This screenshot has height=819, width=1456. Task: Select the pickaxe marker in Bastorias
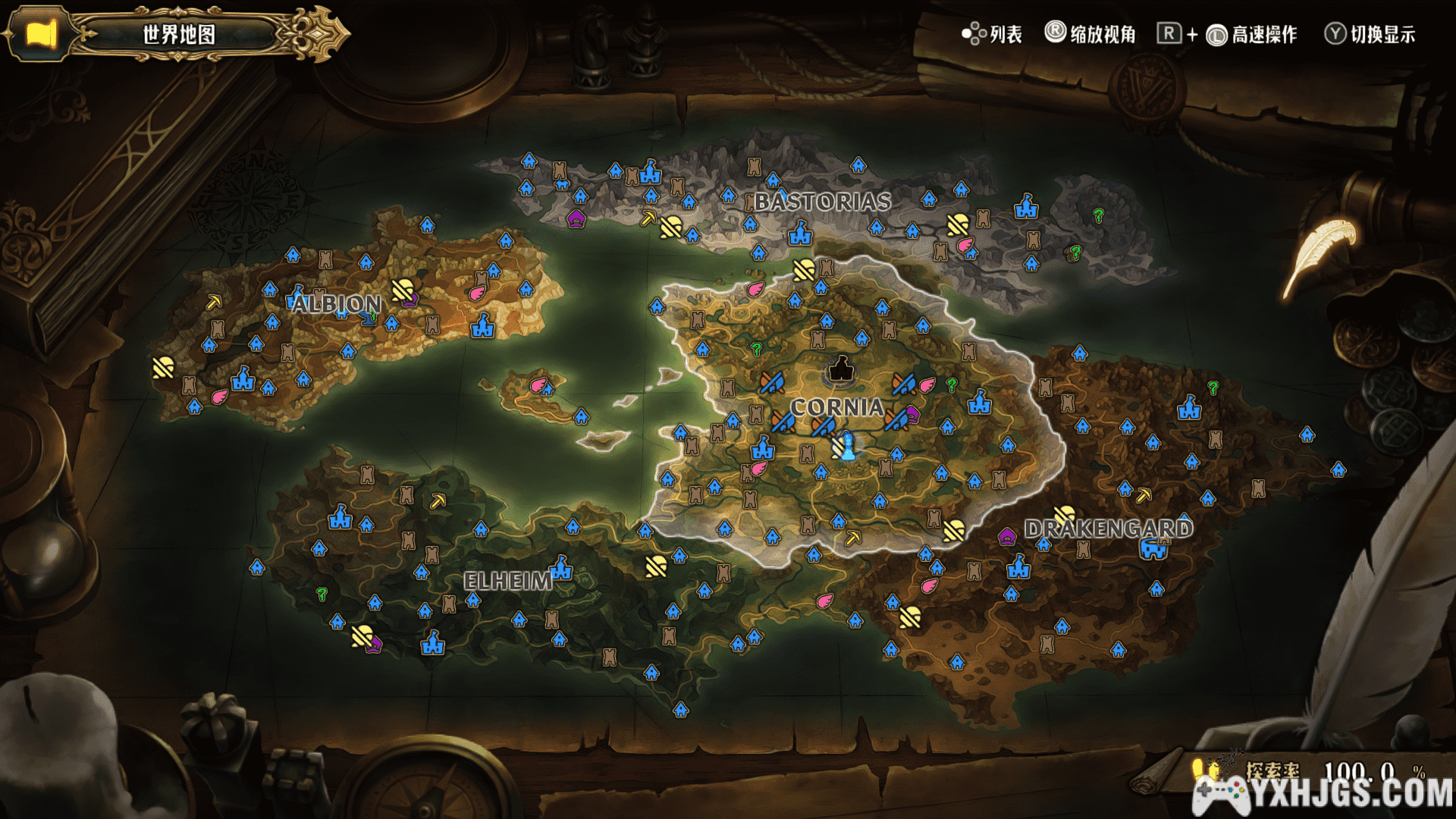pos(648,218)
